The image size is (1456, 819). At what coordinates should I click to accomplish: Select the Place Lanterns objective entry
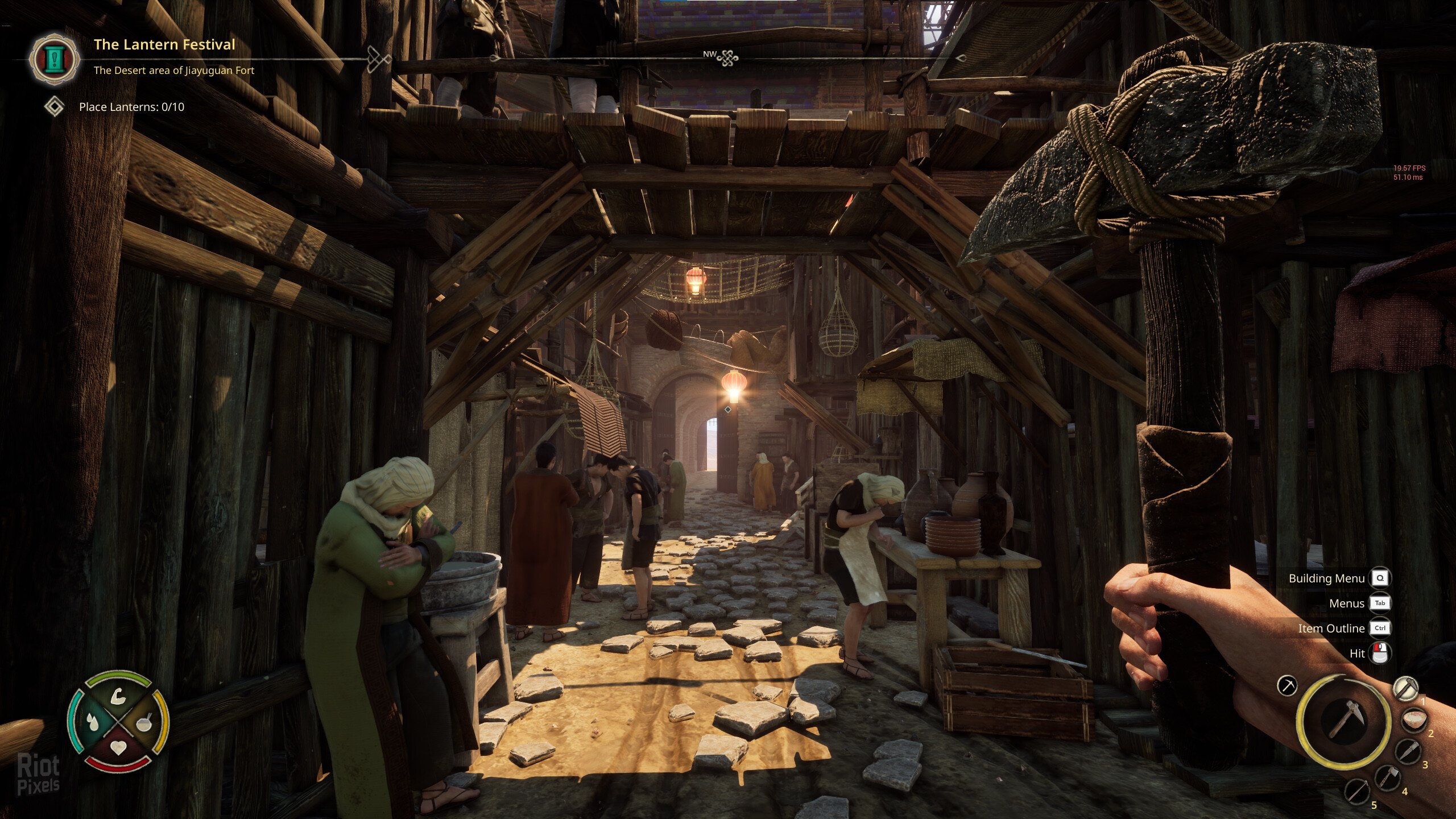point(131,107)
